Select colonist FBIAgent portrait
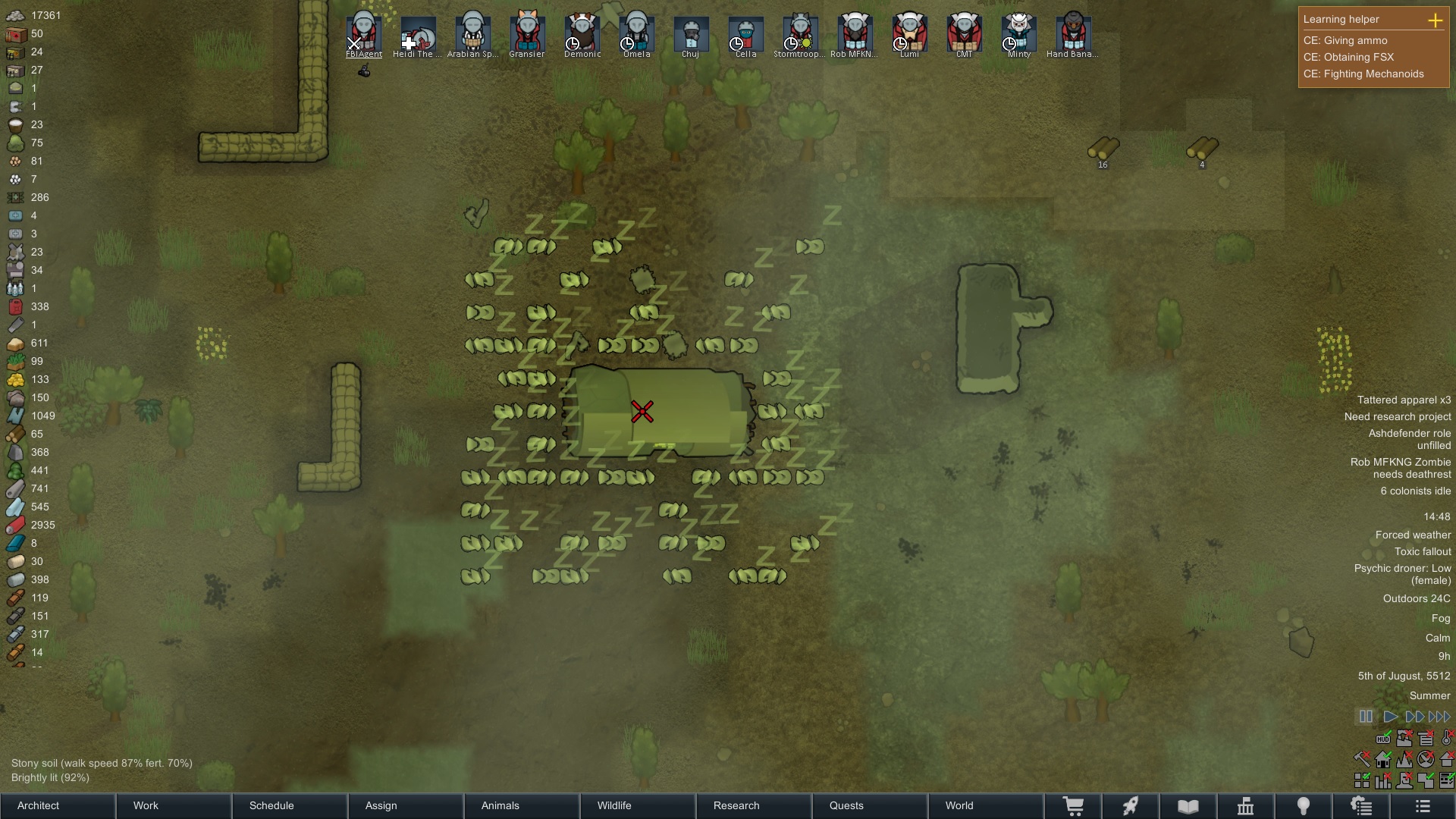The width and height of the screenshot is (1456, 819). (364, 32)
